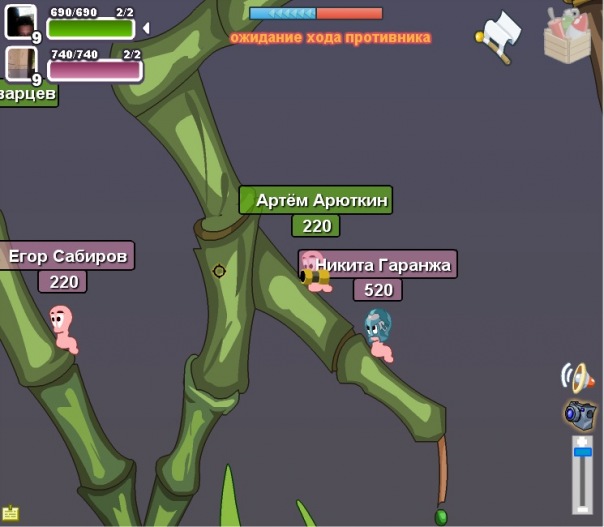The image size is (604, 527).
Task: Collapse team panel with the white arrow
Action: pyautogui.click(x=146, y=28)
